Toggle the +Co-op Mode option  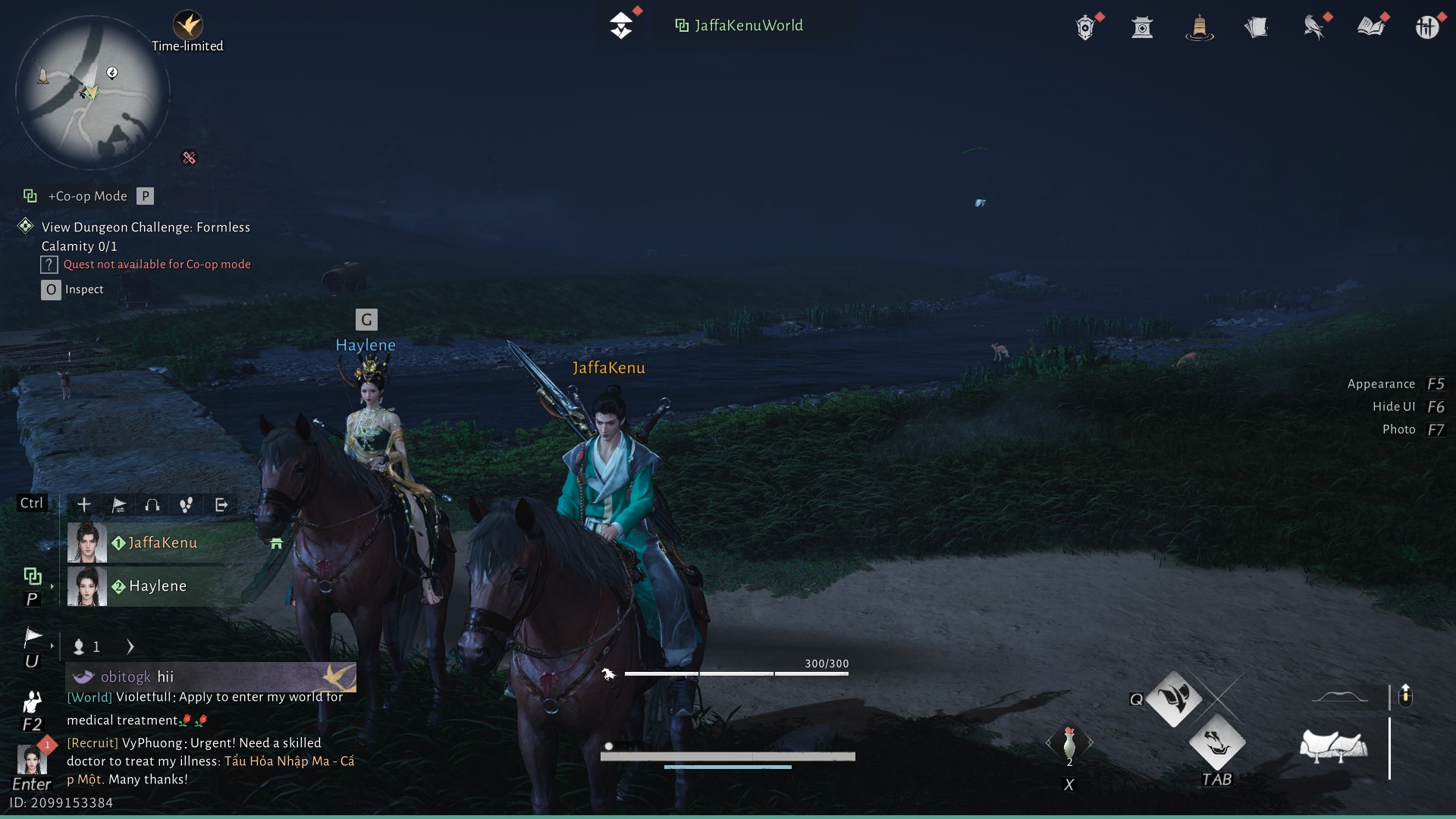(88, 196)
